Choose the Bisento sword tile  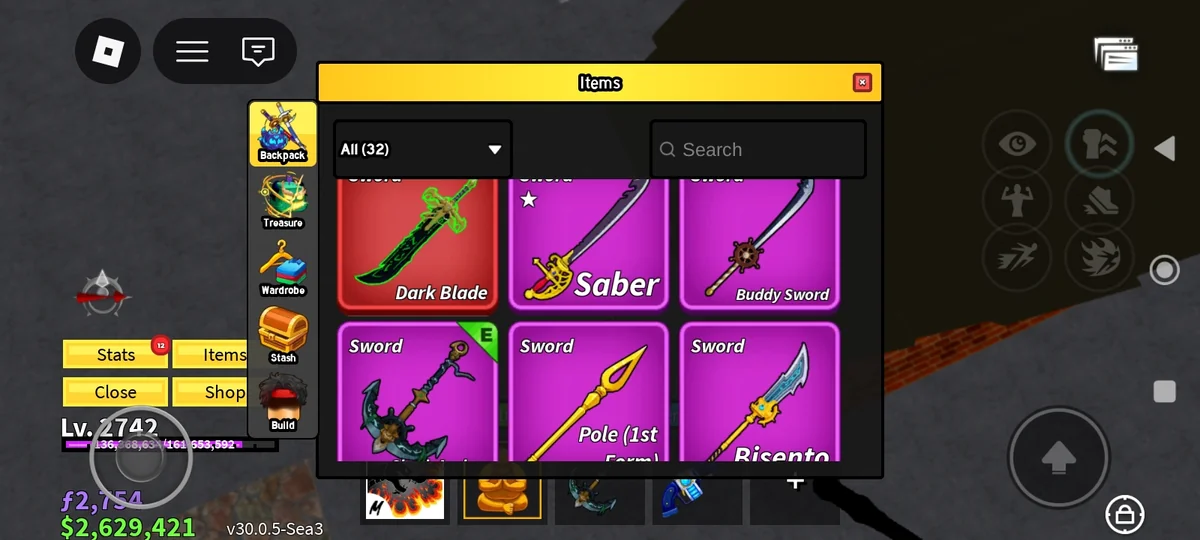759,395
